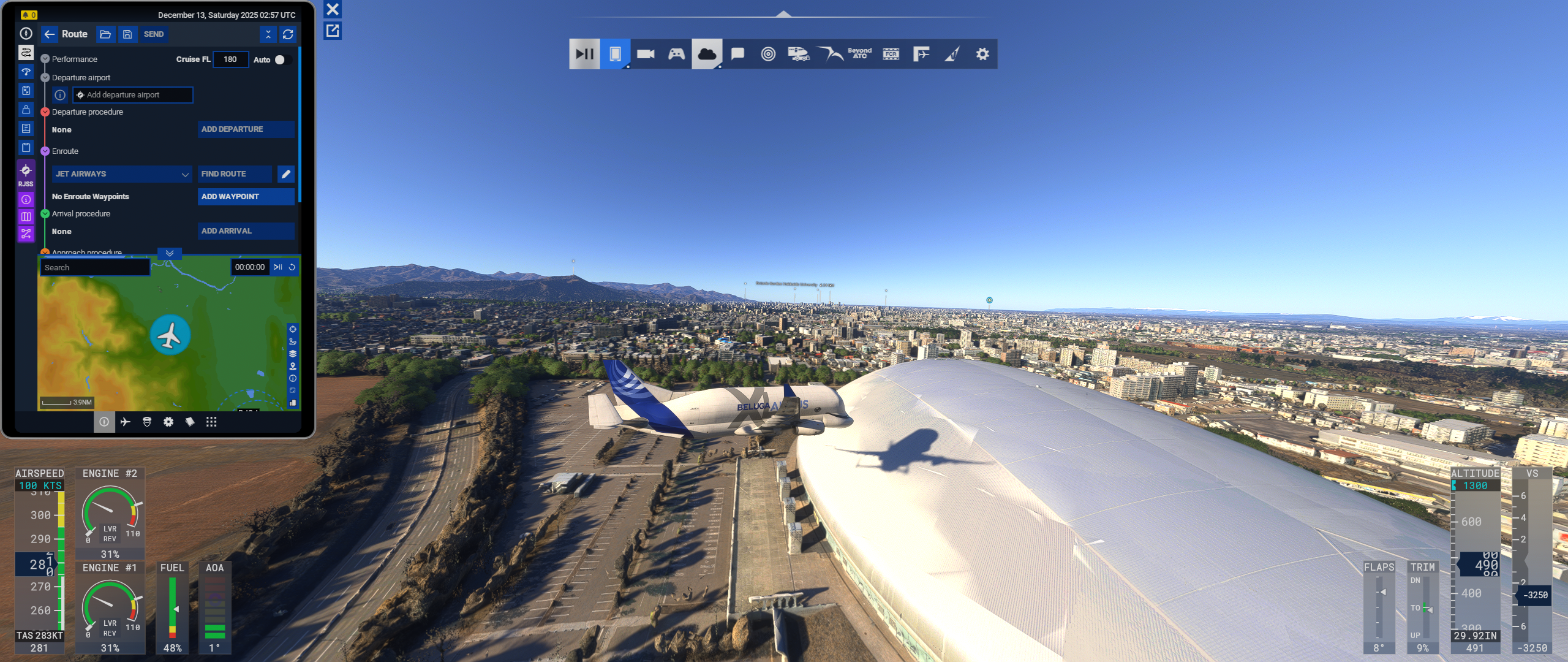Toggle the active pause button in toolbar
Image resolution: width=1568 pixels, height=662 pixels.
[584, 54]
